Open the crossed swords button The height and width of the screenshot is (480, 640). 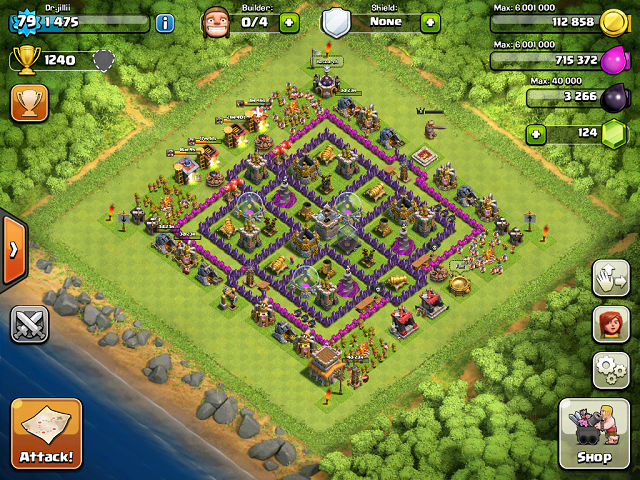tap(29, 324)
